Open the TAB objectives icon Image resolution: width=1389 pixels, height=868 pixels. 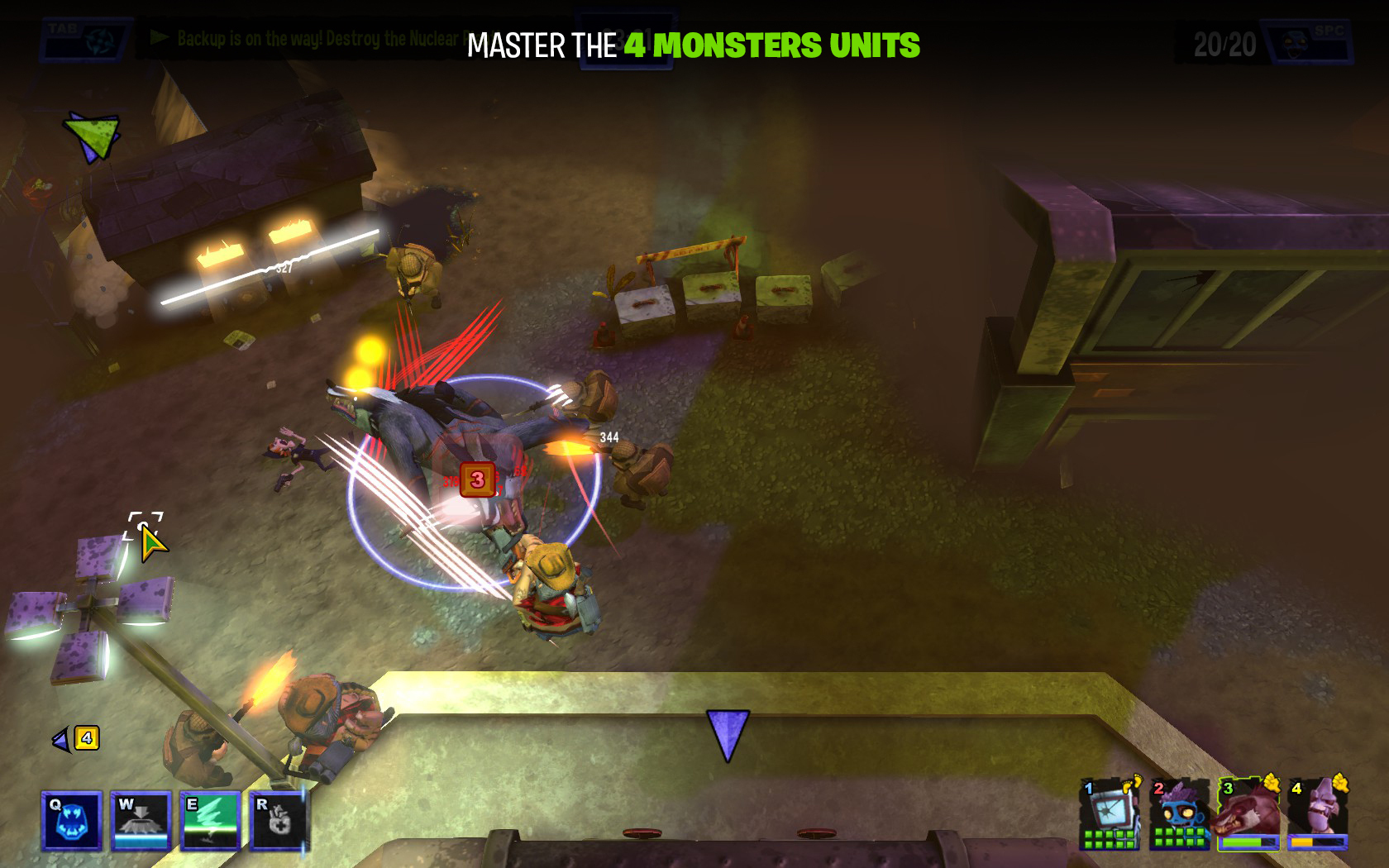point(86,40)
